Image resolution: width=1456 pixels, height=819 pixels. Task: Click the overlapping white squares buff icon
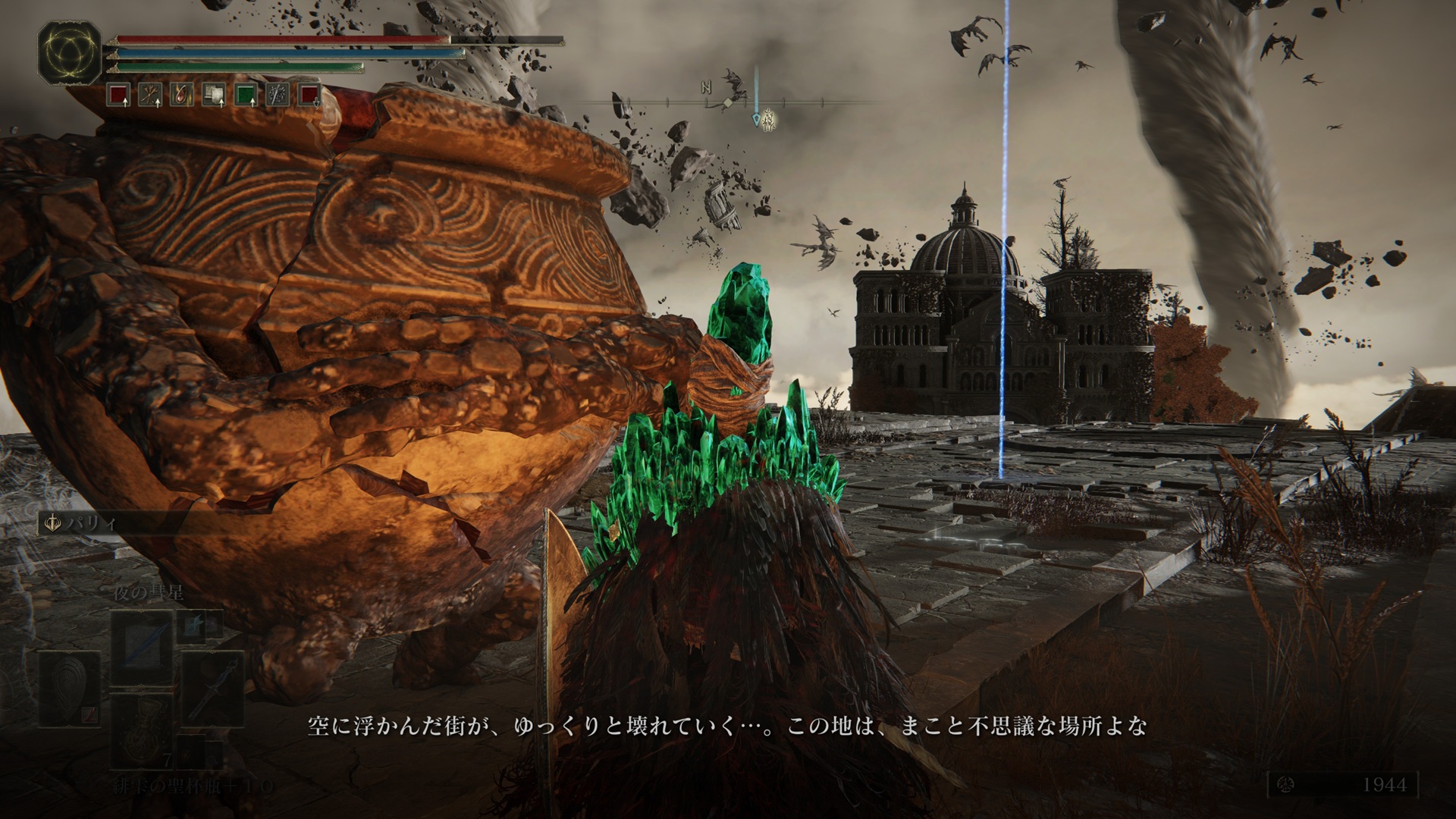coord(214,96)
